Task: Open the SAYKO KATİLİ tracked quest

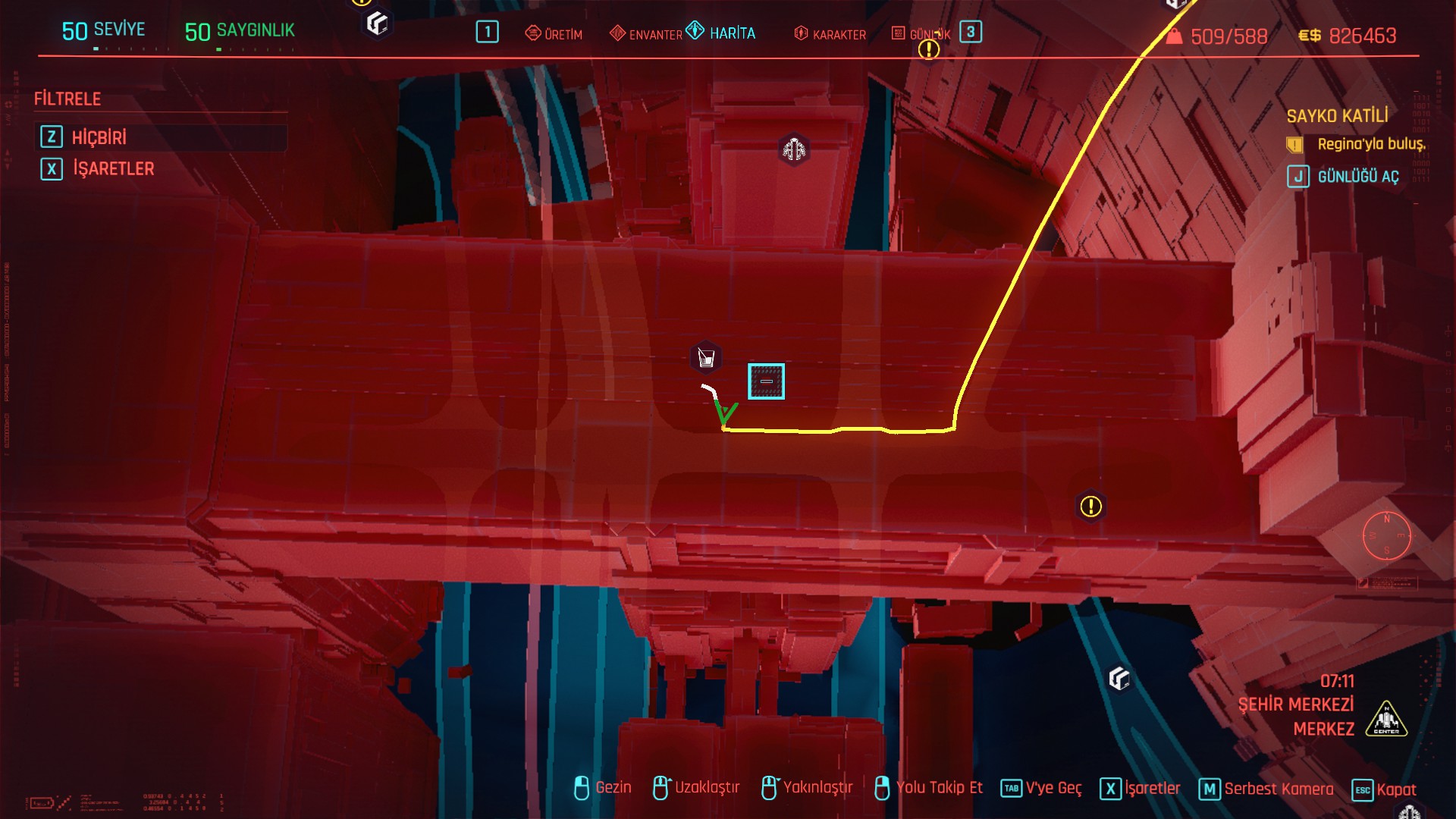Action: point(1337,116)
